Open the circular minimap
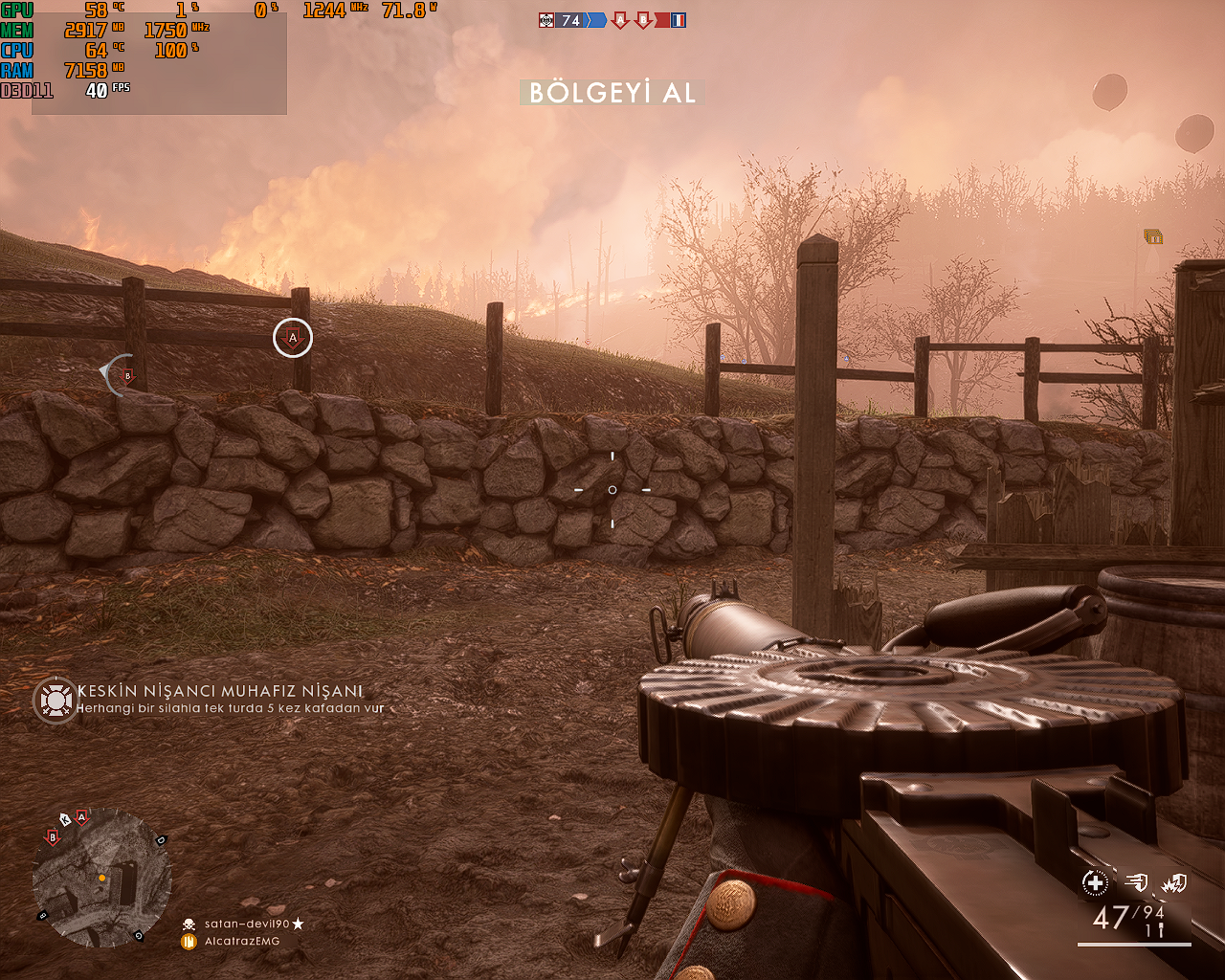The image size is (1225, 980). coord(101,878)
